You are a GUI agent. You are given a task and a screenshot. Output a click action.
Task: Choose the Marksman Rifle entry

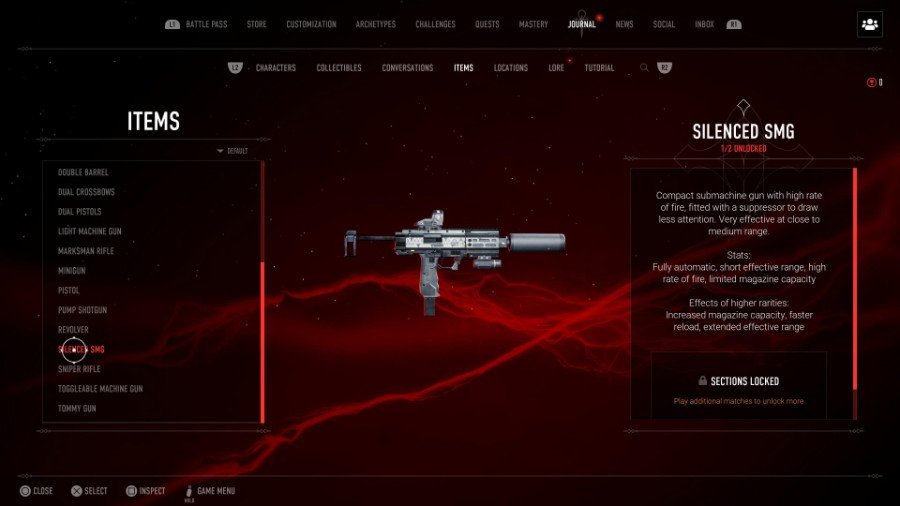coord(86,251)
